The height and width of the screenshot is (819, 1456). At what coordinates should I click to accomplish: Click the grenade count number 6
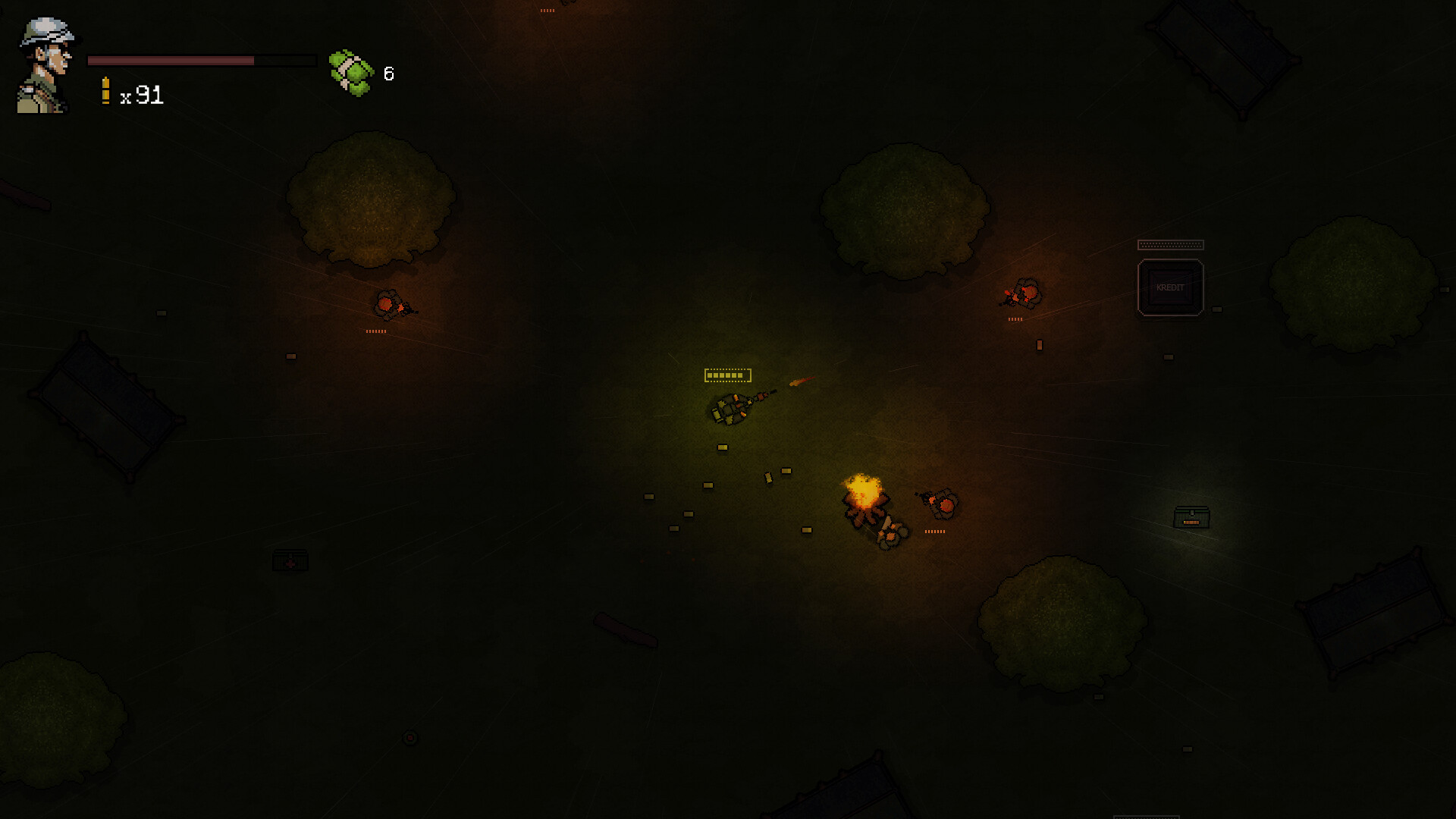(388, 74)
